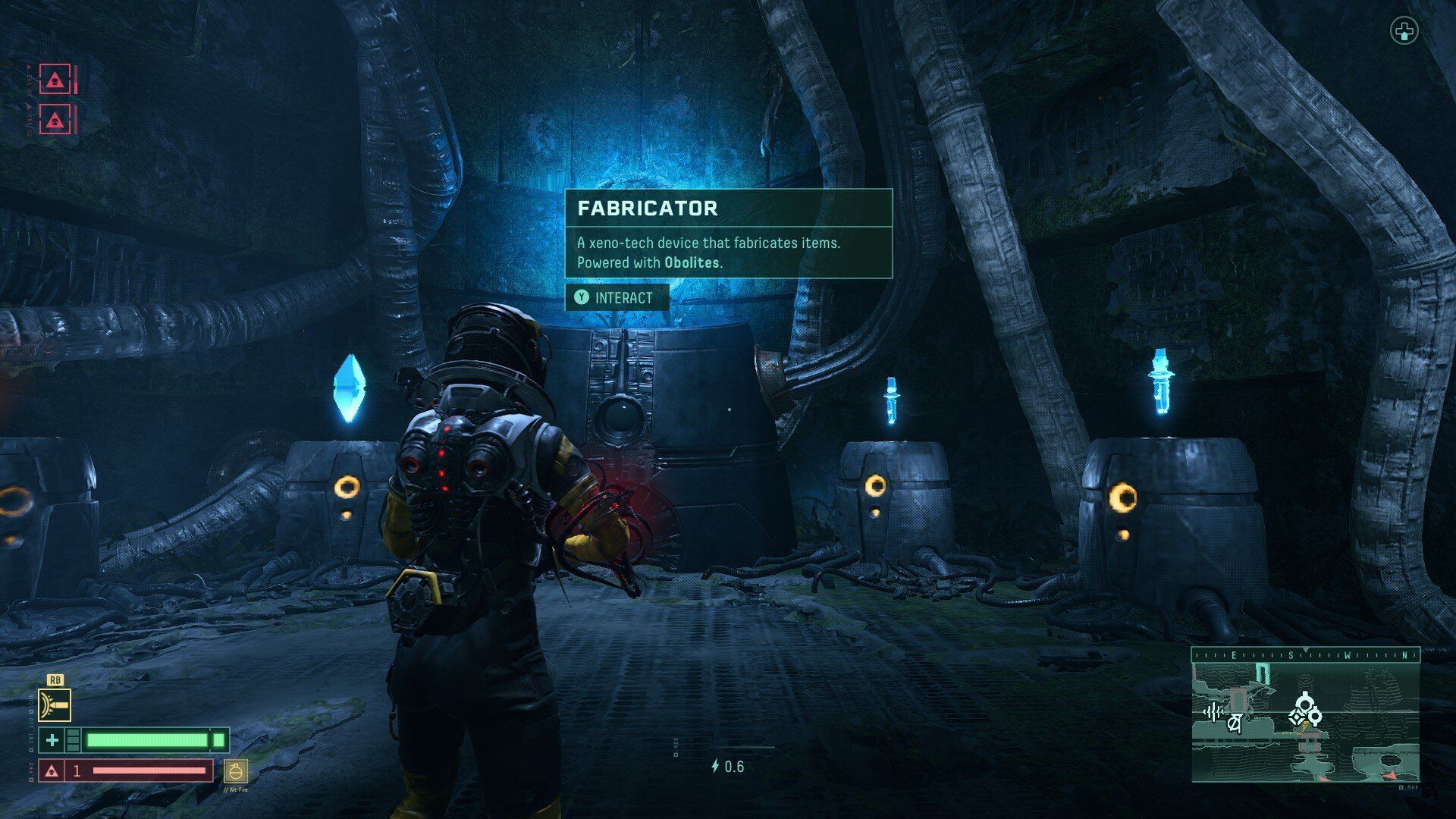Open the minimap in the corner
Screen dimensions: 1456x819
(1305, 721)
